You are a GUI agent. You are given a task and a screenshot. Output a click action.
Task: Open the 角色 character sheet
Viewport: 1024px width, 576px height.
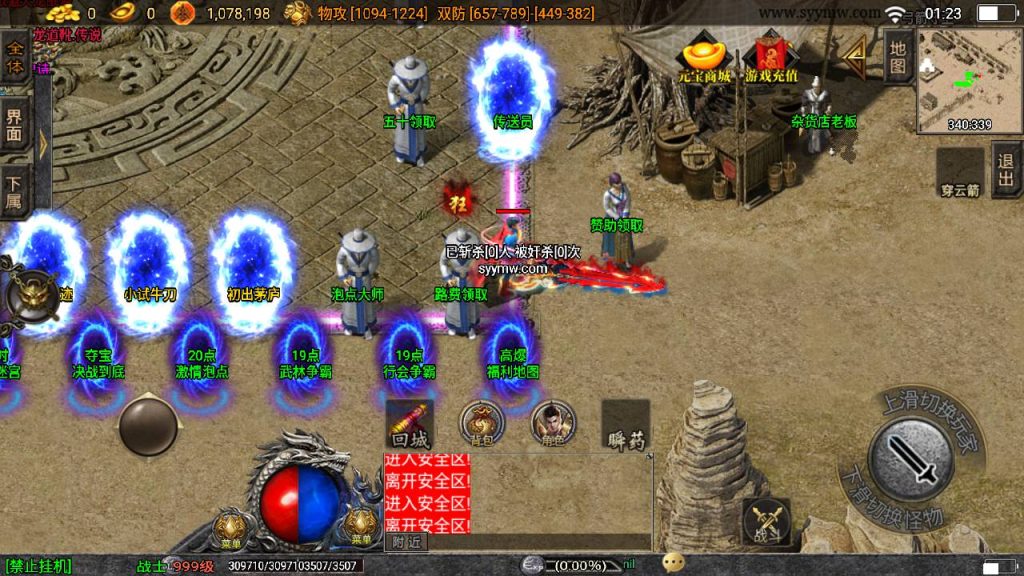[x=552, y=424]
